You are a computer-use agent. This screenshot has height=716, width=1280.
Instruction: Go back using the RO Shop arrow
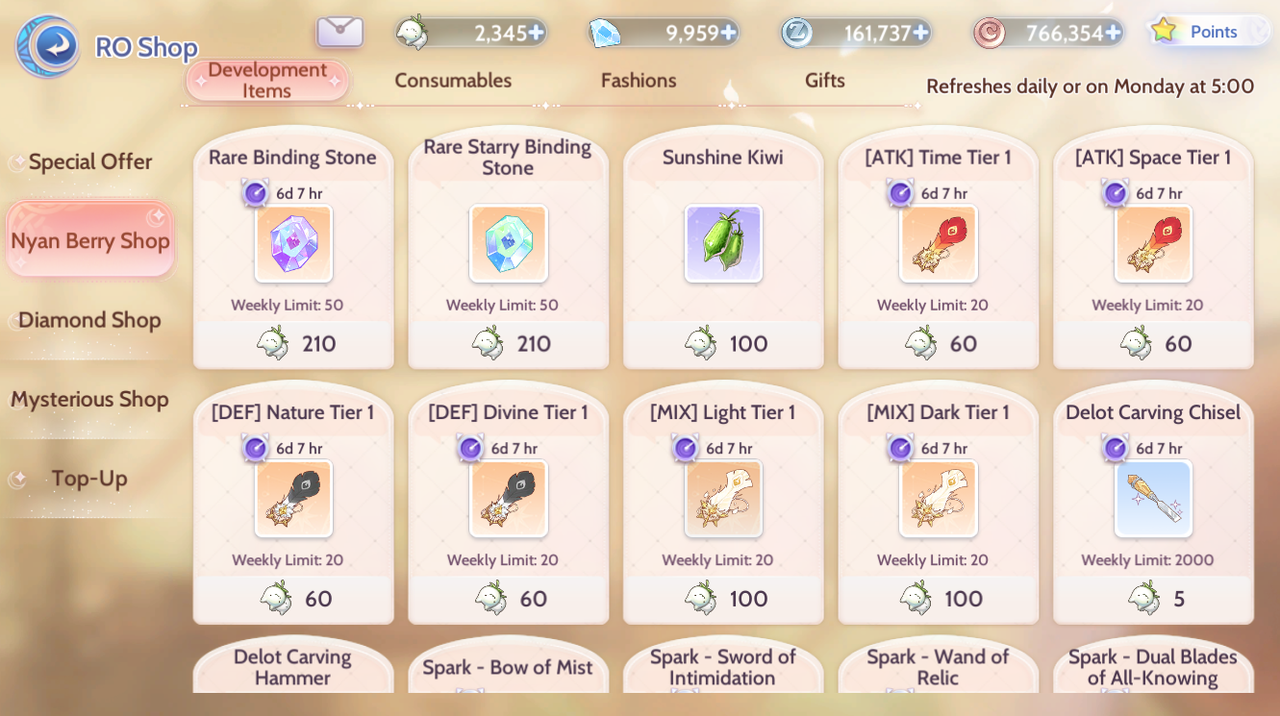[x=49, y=46]
